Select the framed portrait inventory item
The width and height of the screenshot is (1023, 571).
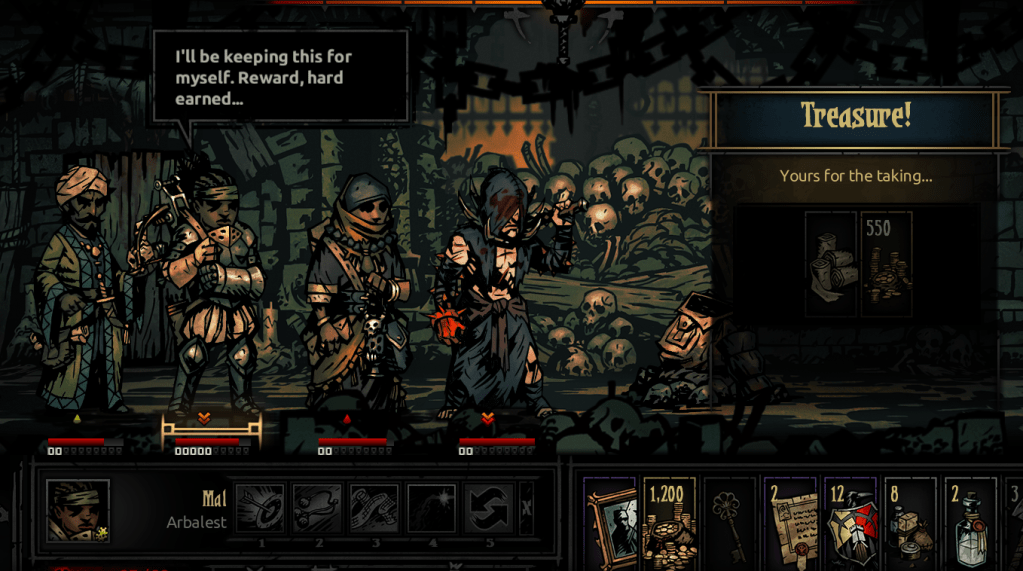(x=610, y=521)
